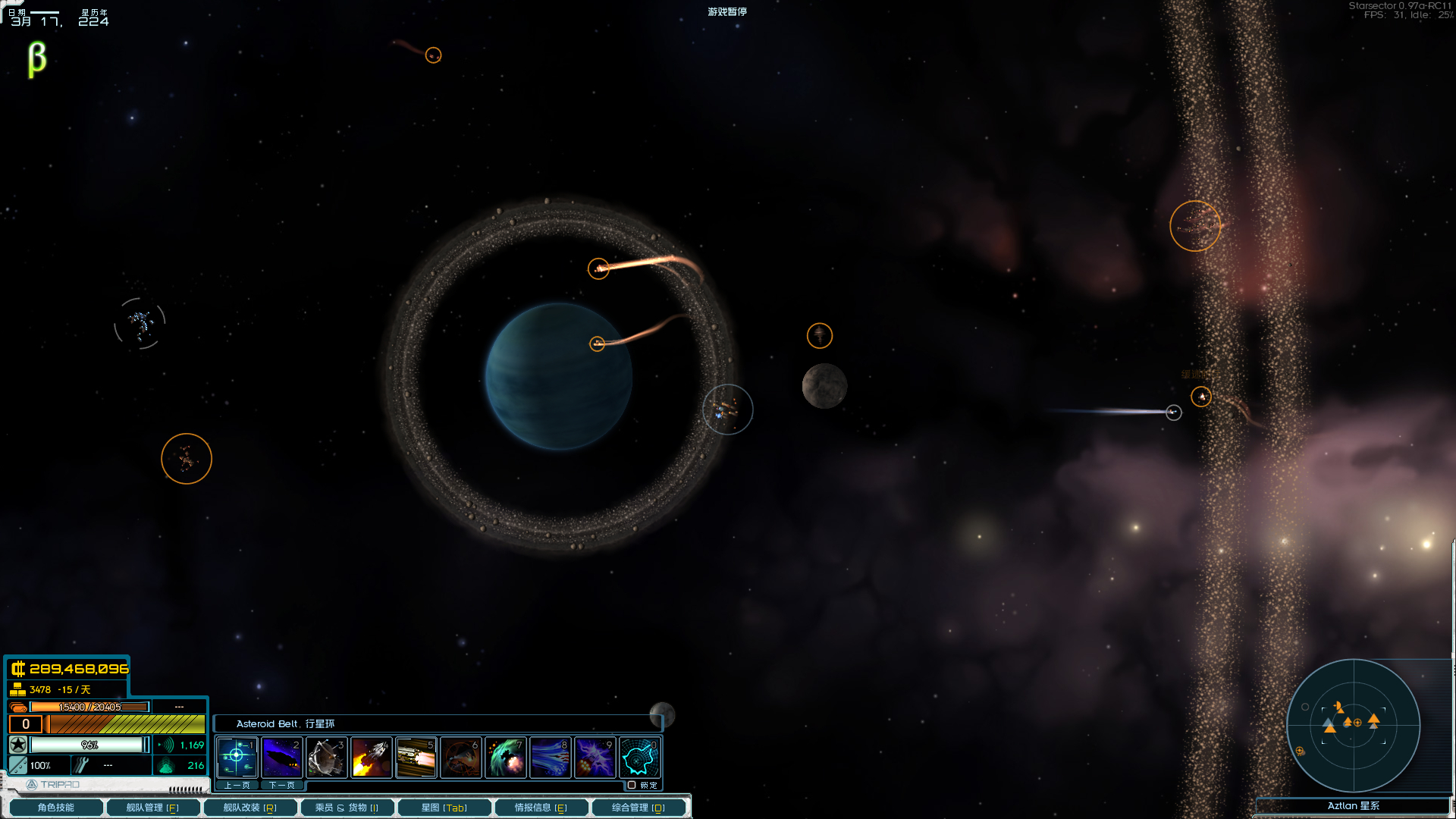Open the 舰队改装 refit screen
Screen dimensions: 1456x819
[x=249, y=808]
